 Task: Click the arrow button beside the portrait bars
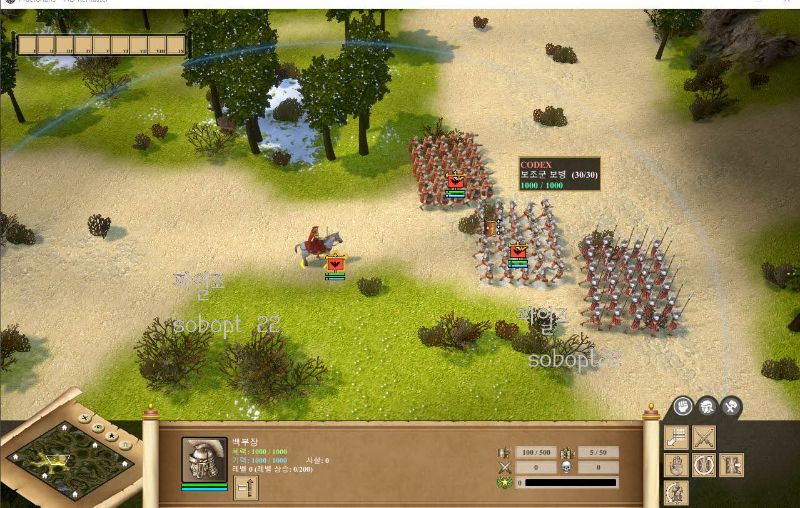coord(246,487)
